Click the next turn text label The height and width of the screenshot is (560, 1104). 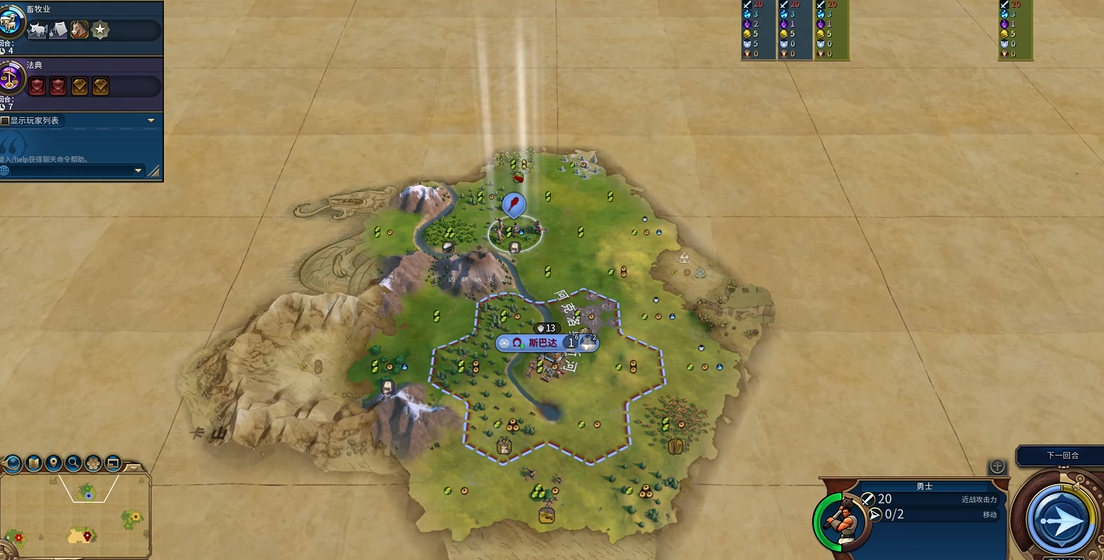tap(1060, 456)
